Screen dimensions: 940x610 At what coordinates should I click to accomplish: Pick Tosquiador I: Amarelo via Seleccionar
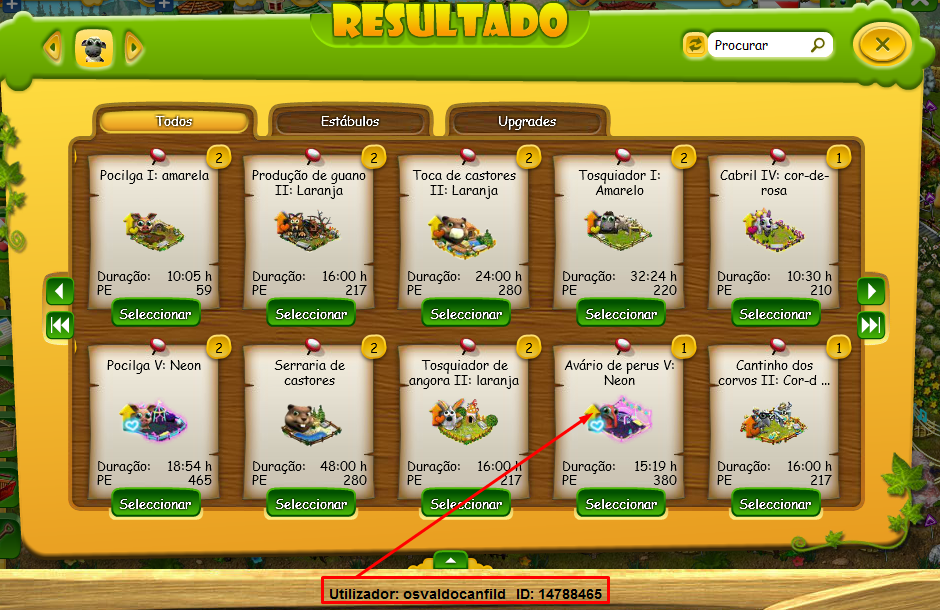620,314
